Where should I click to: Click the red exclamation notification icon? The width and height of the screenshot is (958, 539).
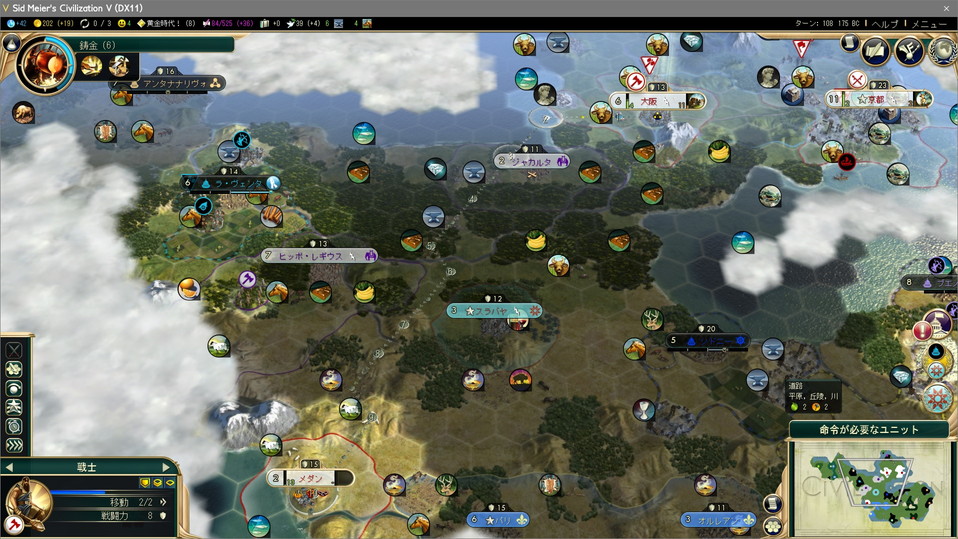pyautogui.click(x=922, y=332)
